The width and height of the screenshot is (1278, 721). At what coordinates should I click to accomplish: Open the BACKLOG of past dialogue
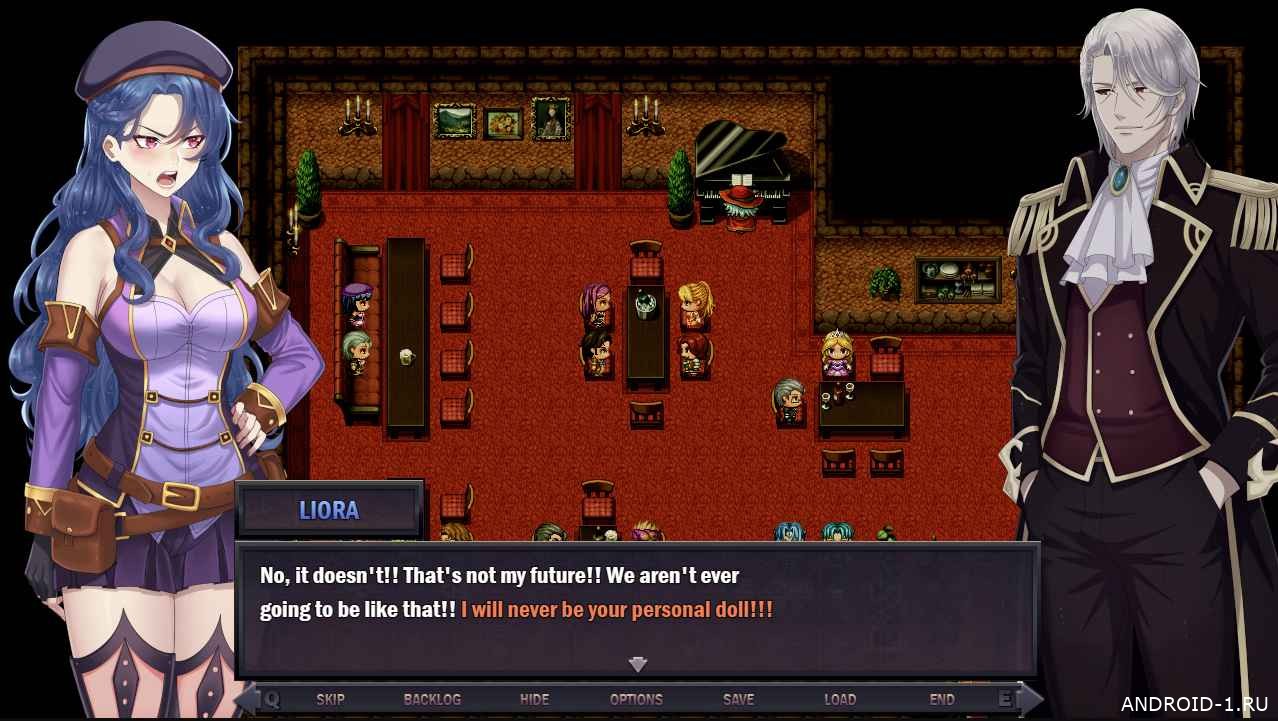pyautogui.click(x=432, y=699)
